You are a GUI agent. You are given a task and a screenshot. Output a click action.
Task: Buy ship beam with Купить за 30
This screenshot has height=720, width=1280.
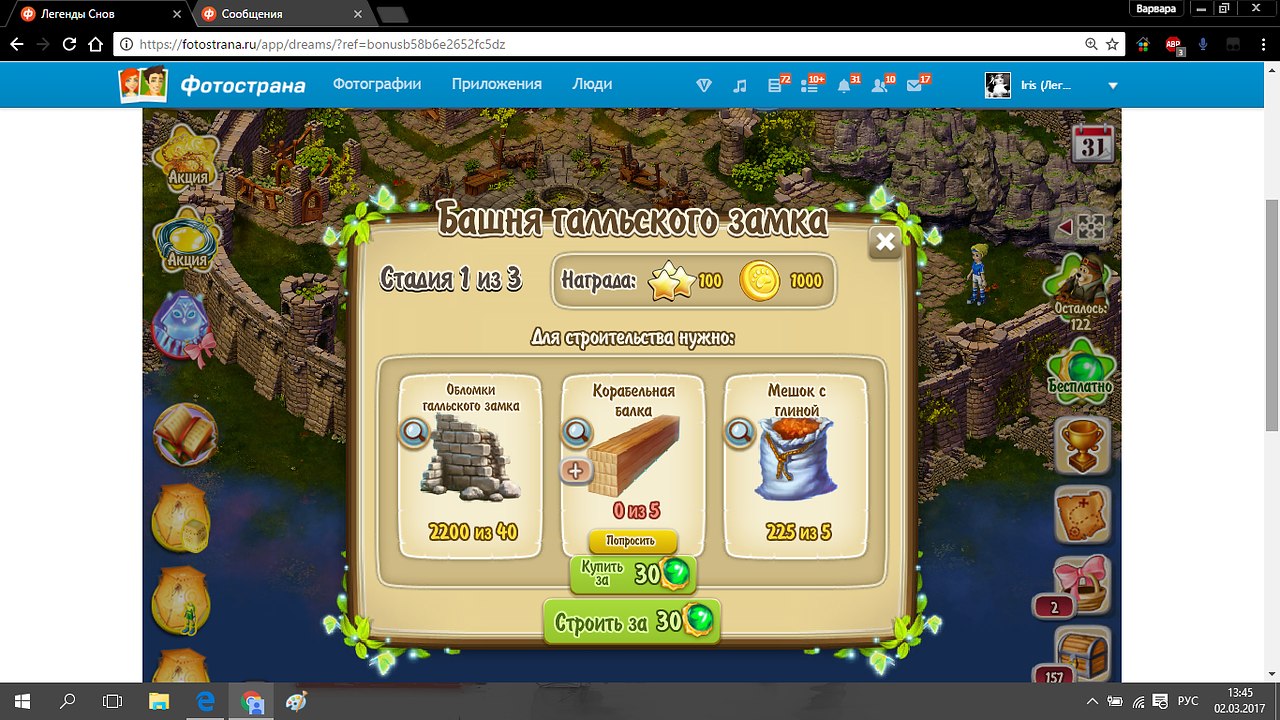632,573
